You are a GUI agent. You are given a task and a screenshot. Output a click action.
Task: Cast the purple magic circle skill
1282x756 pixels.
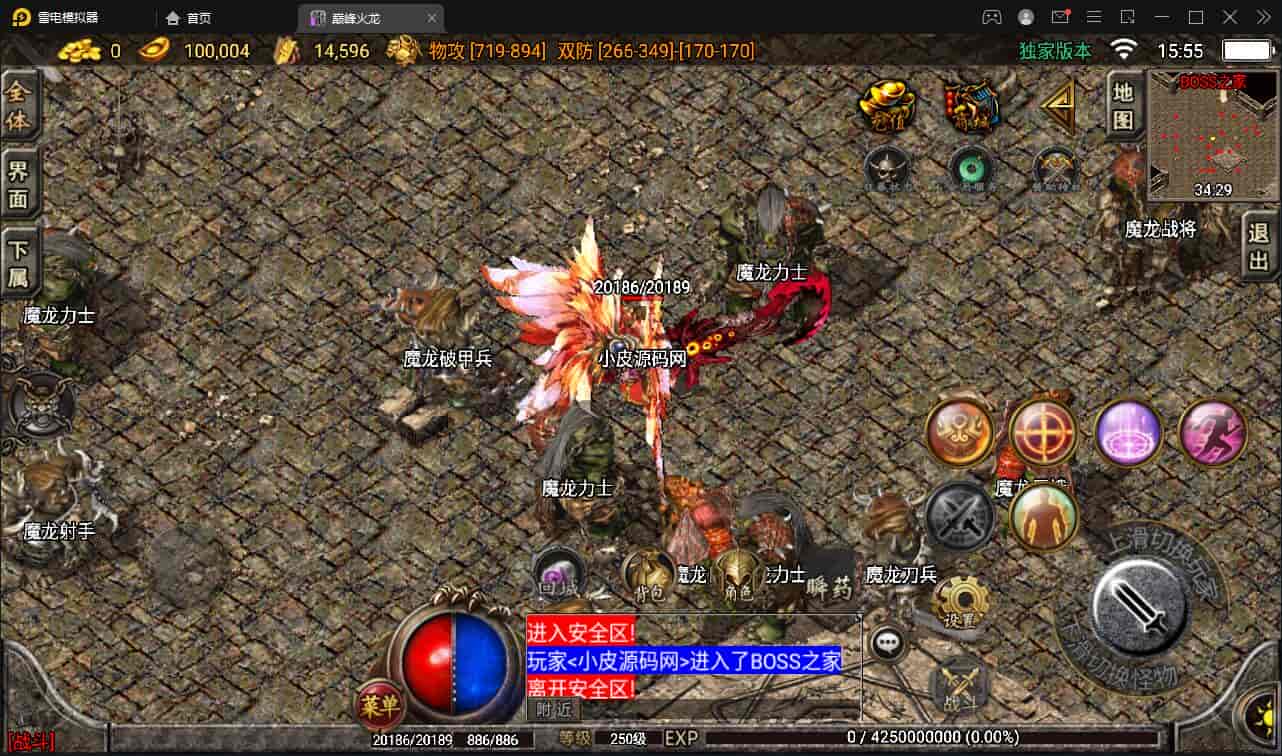[x=1128, y=433]
